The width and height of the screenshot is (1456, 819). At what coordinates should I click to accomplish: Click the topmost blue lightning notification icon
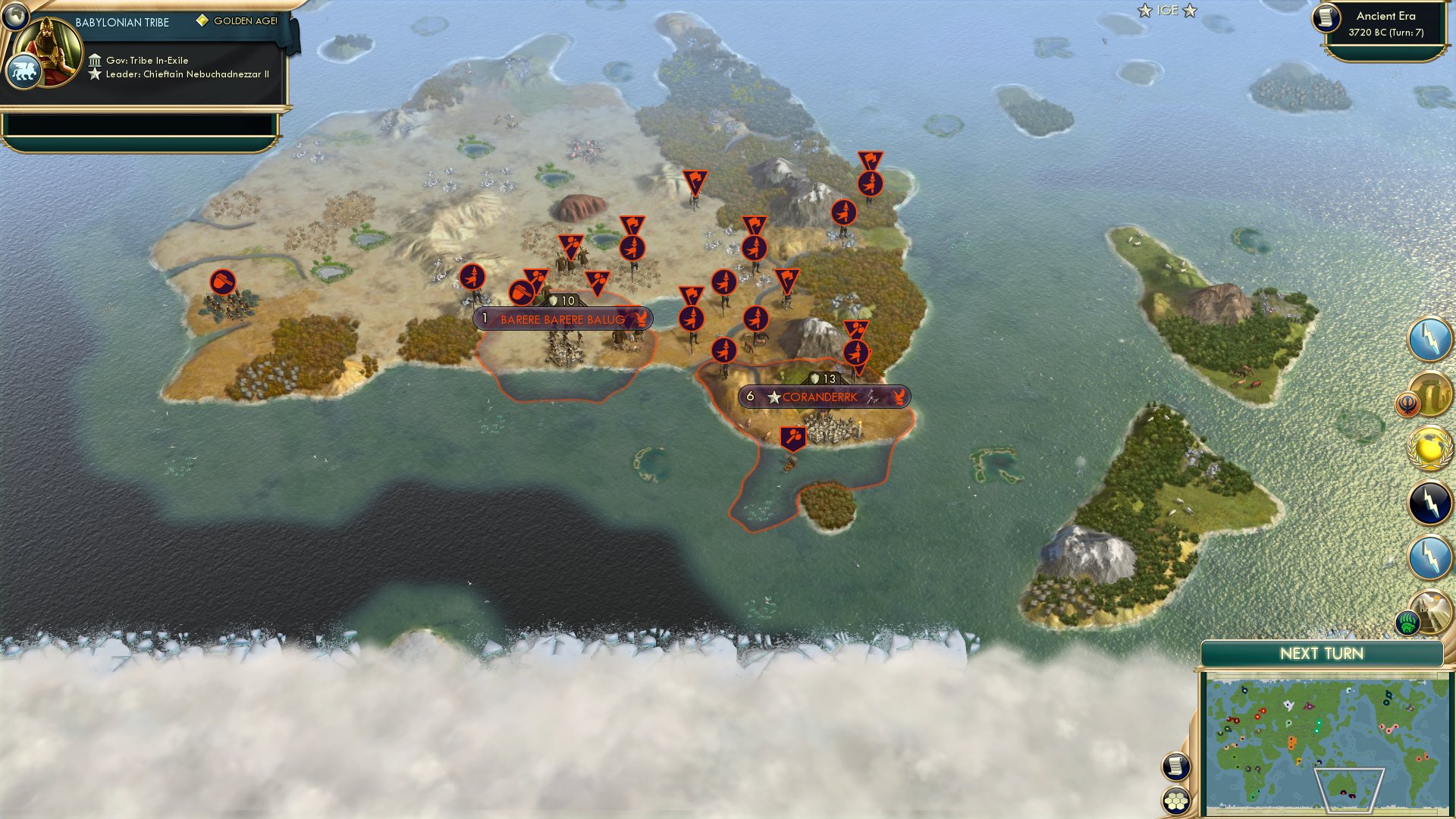[1429, 339]
